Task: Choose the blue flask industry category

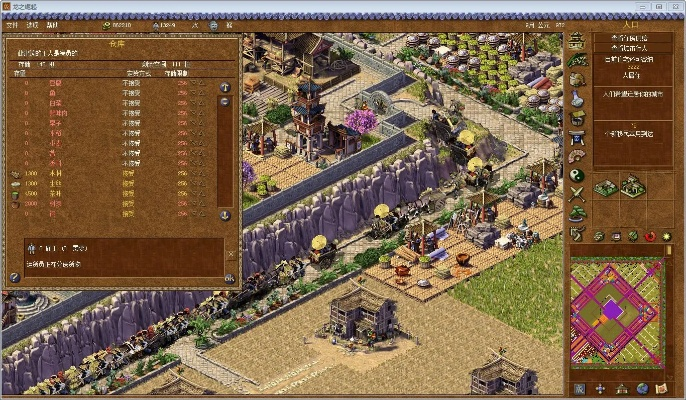Action: (x=577, y=98)
